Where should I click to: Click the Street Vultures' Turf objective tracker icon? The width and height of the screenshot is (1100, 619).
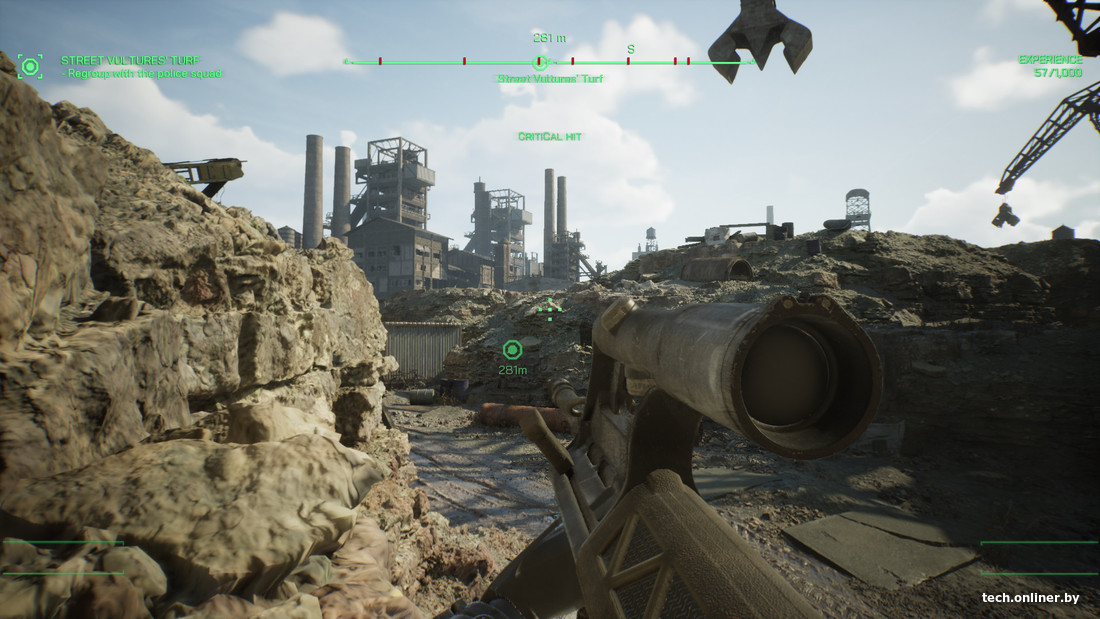pyautogui.click(x=30, y=67)
